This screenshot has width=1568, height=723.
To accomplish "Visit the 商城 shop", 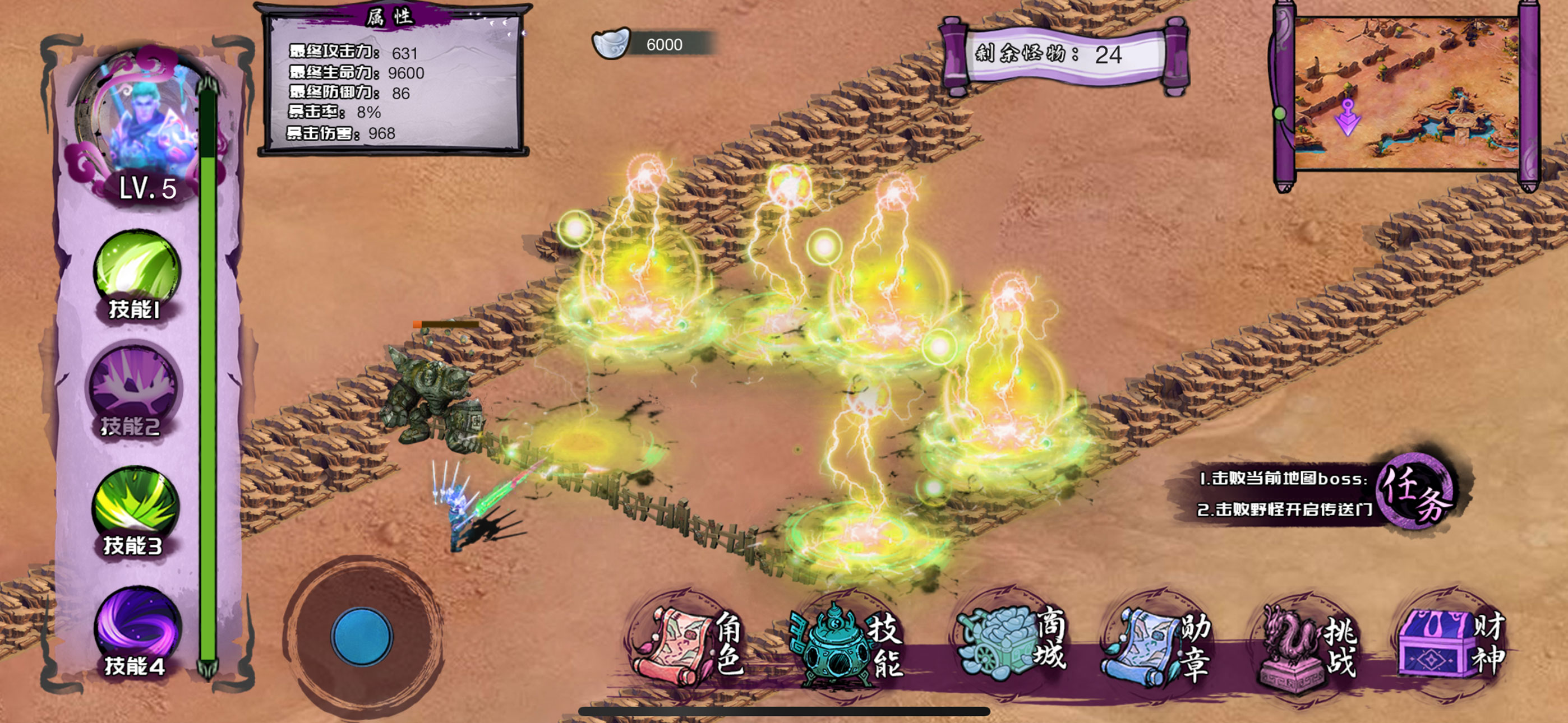I will 1009,646.
